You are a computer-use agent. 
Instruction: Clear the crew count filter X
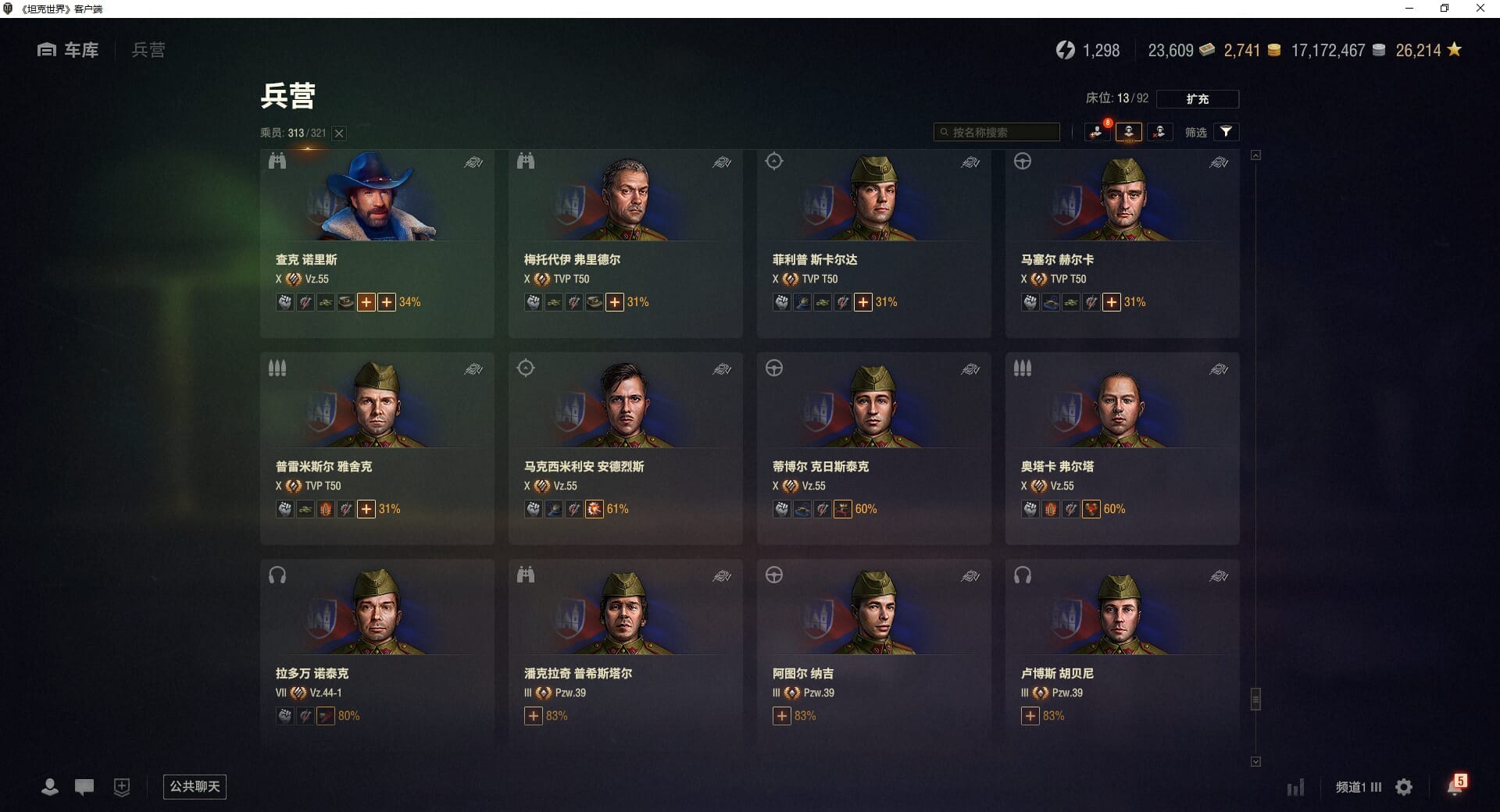(339, 134)
